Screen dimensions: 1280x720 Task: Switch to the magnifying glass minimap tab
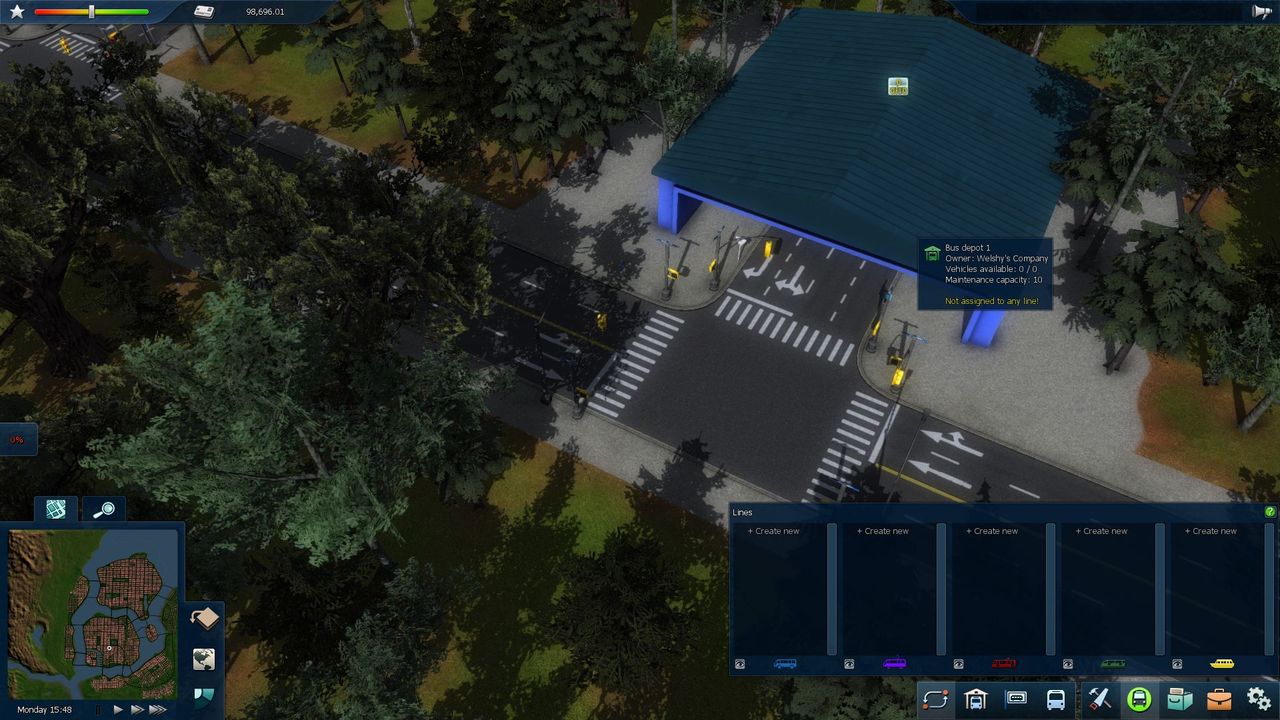[x=103, y=510]
